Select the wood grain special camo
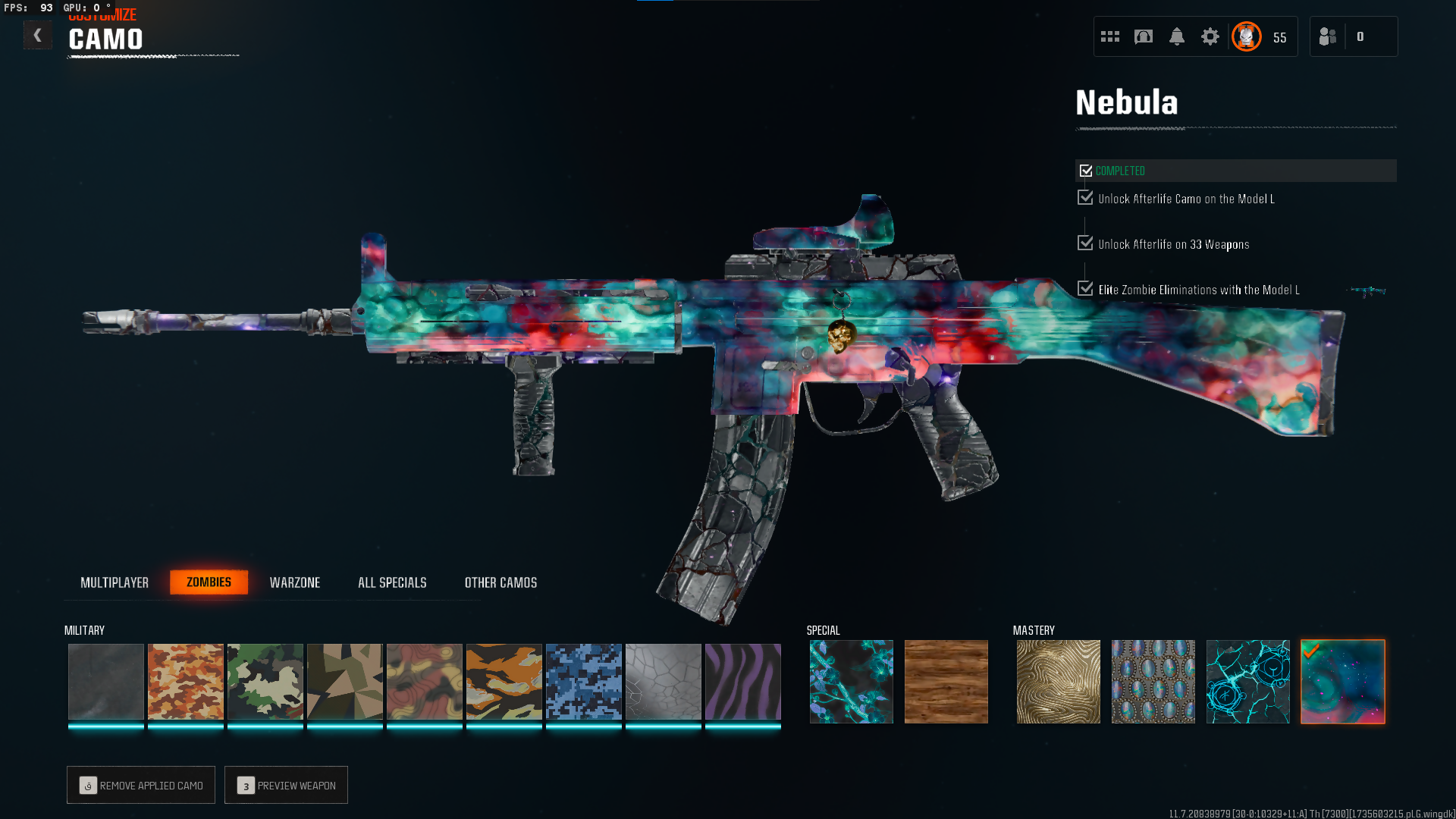This screenshot has height=819, width=1456. 946,682
